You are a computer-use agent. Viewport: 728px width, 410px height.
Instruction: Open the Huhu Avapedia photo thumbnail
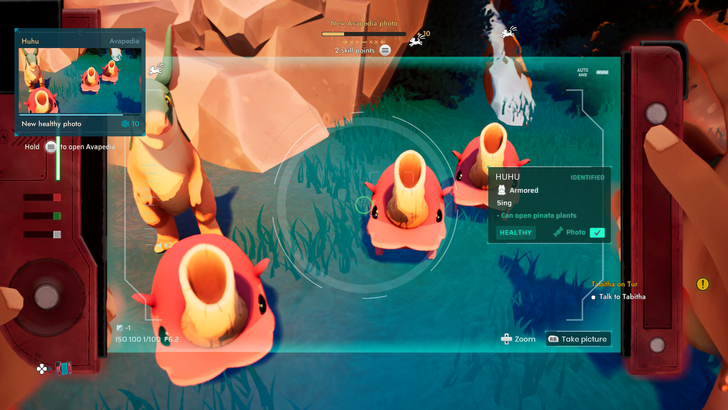pos(80,82)
